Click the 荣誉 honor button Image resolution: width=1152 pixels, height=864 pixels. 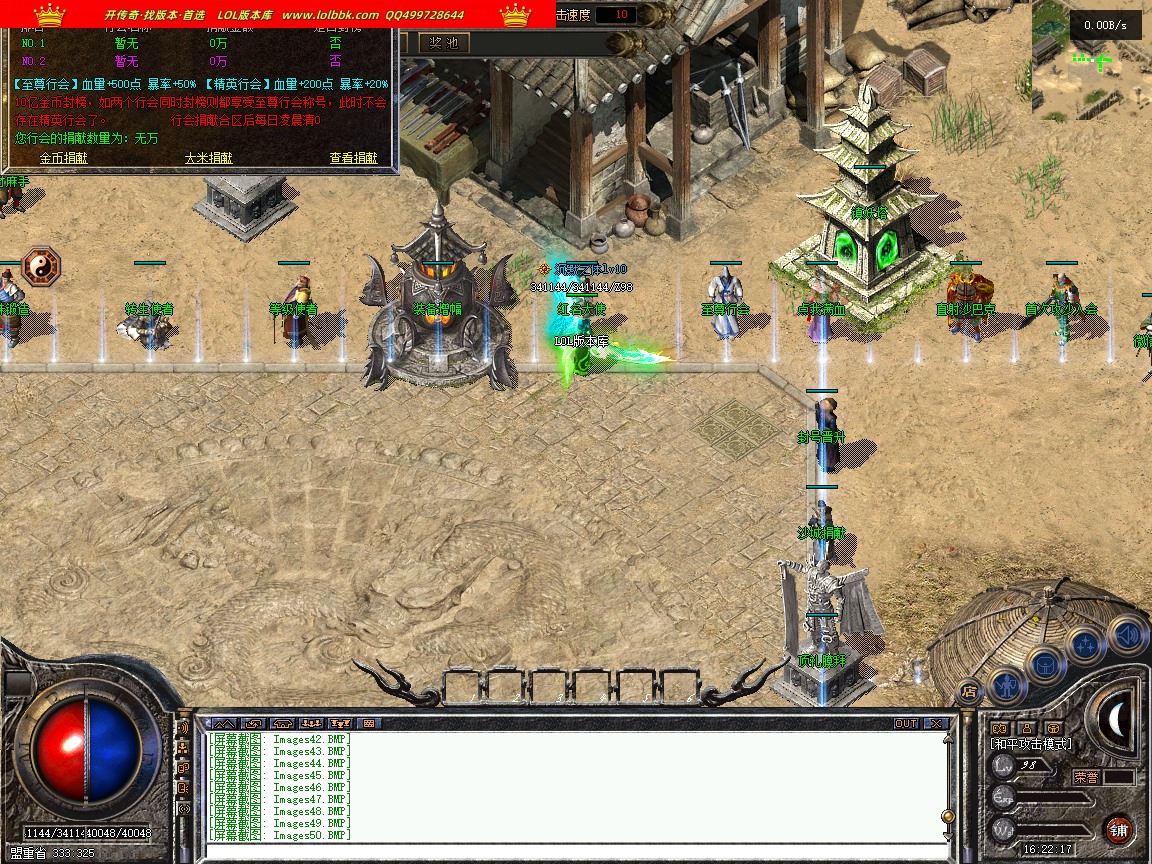pos(1086,777)
